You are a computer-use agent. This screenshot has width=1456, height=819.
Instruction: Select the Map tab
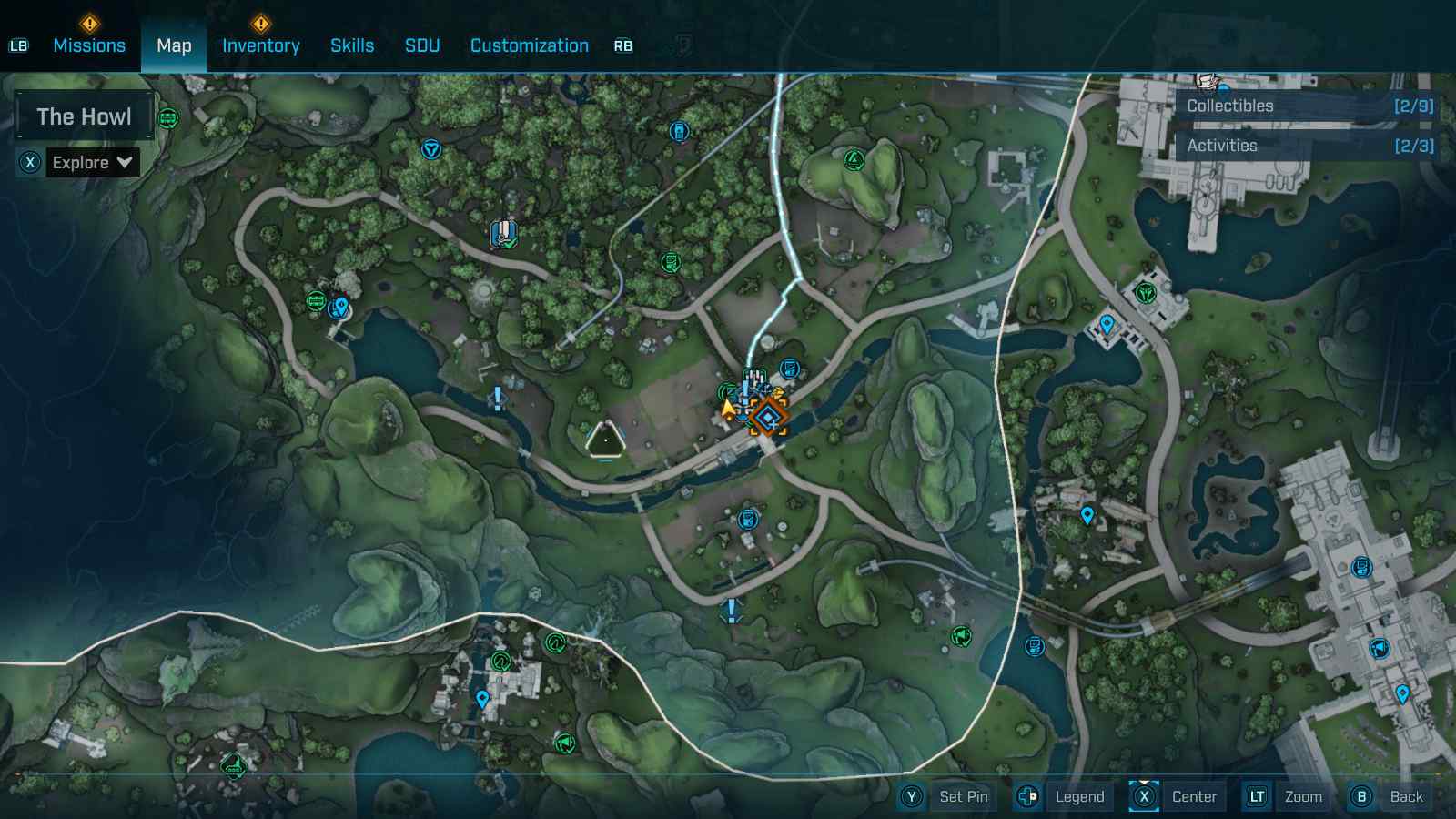click(x=174, y=45)
